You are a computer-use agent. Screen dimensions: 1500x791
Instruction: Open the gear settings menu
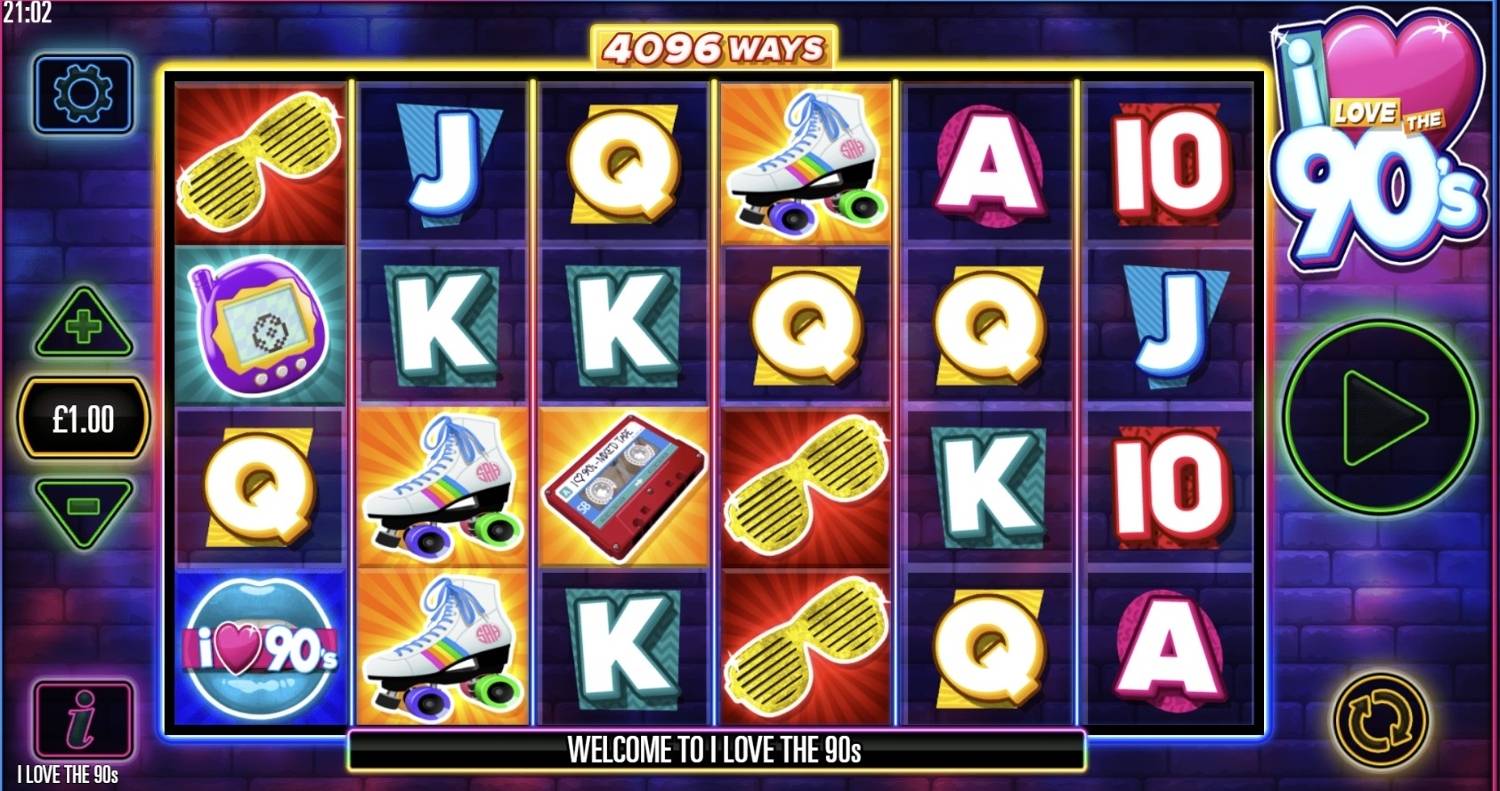pos(83,95)
